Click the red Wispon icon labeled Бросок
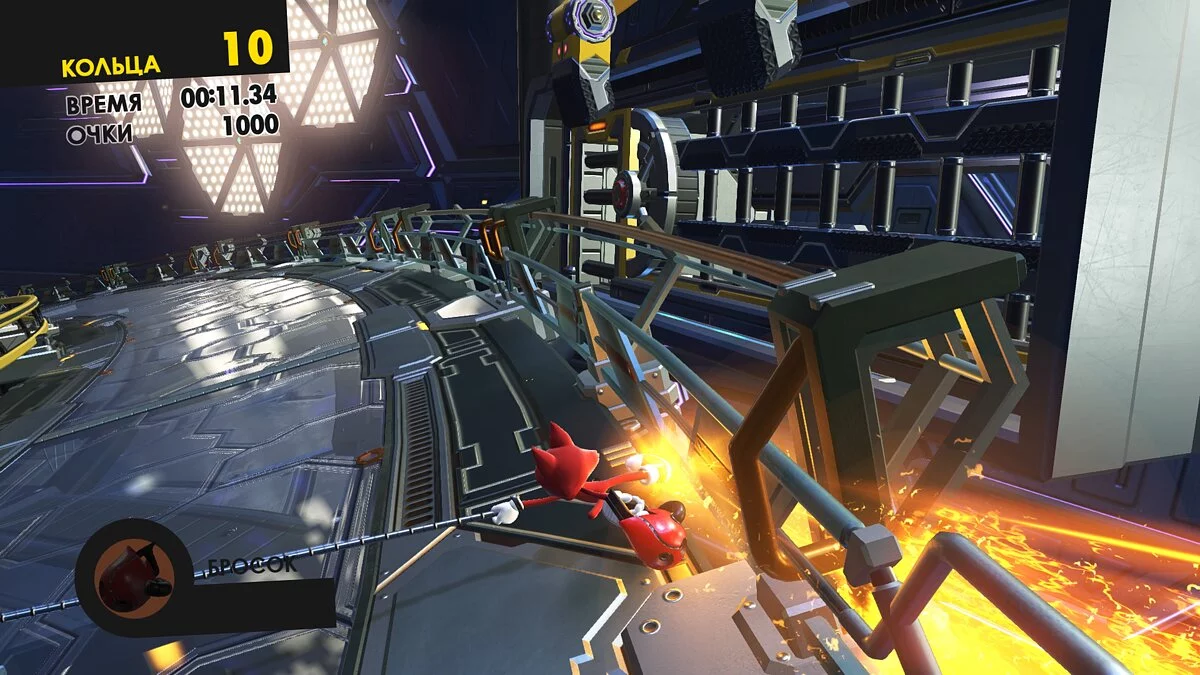Viewport: 1200px width, 675px height. click(x=134, y=578)
